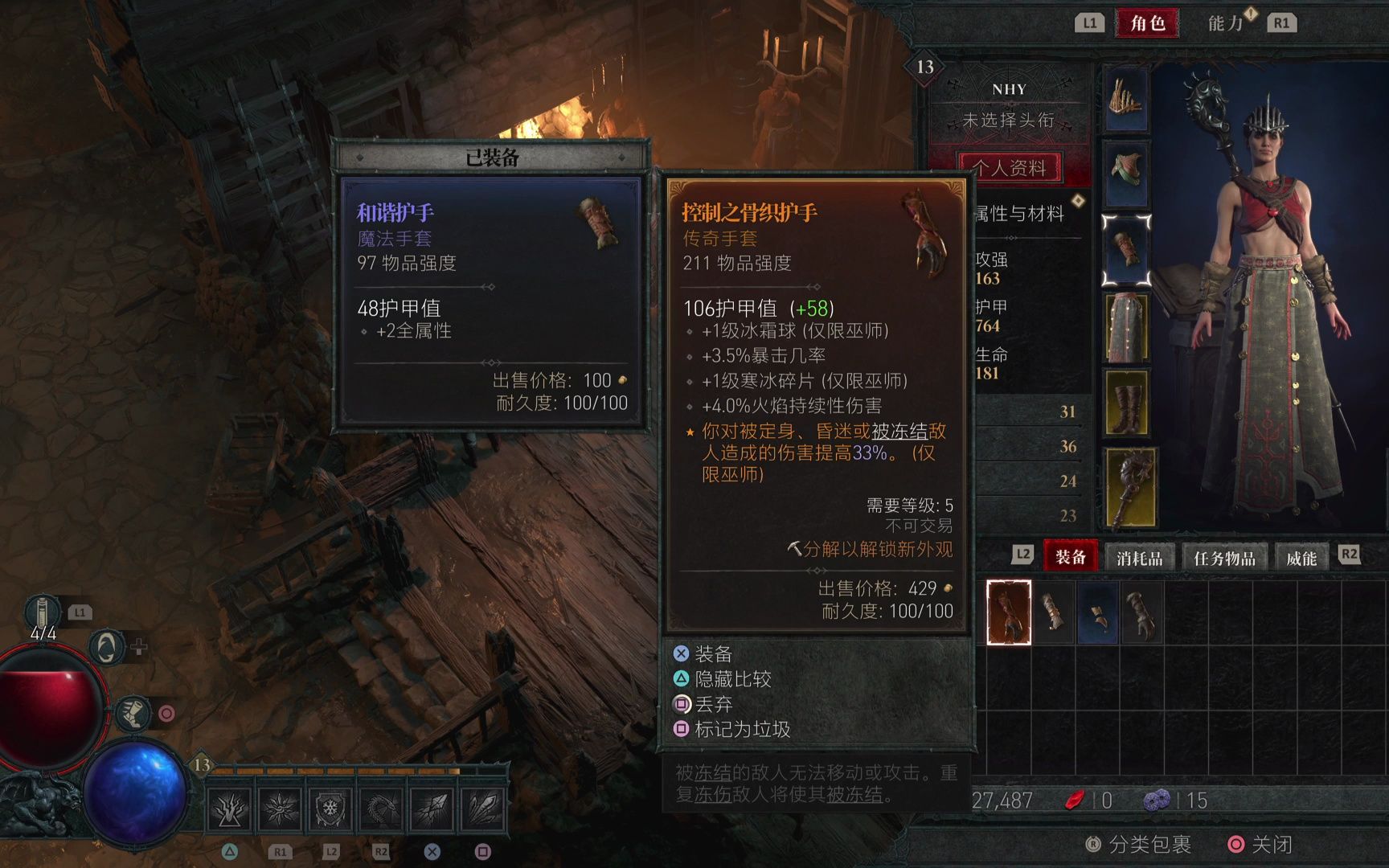Switch to the 角色 character tab
This screenshot has height=868, width=1389.
click(x=1147, y=23)
